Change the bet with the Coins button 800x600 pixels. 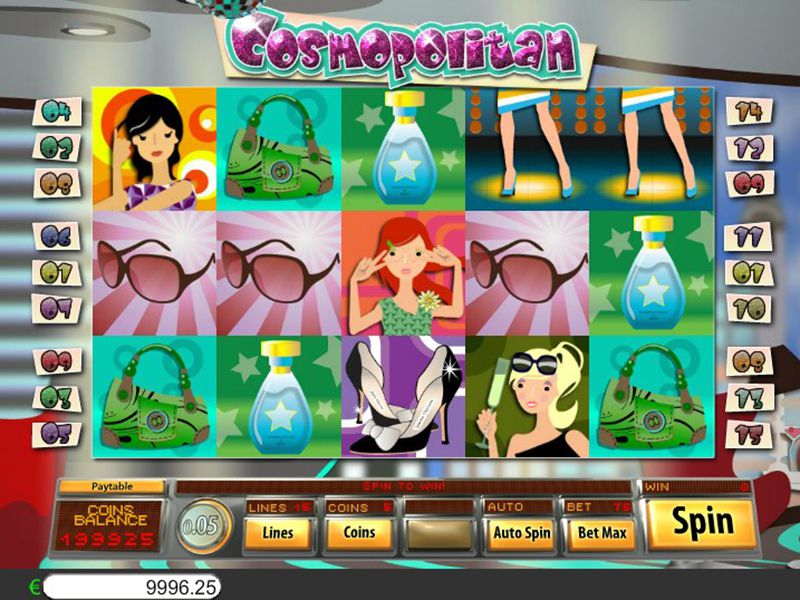pos(357,533)
